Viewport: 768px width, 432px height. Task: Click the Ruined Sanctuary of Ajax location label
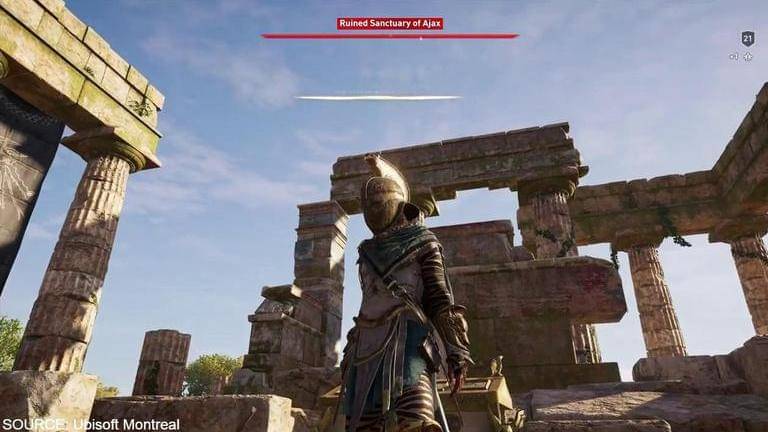click(390, 23)
